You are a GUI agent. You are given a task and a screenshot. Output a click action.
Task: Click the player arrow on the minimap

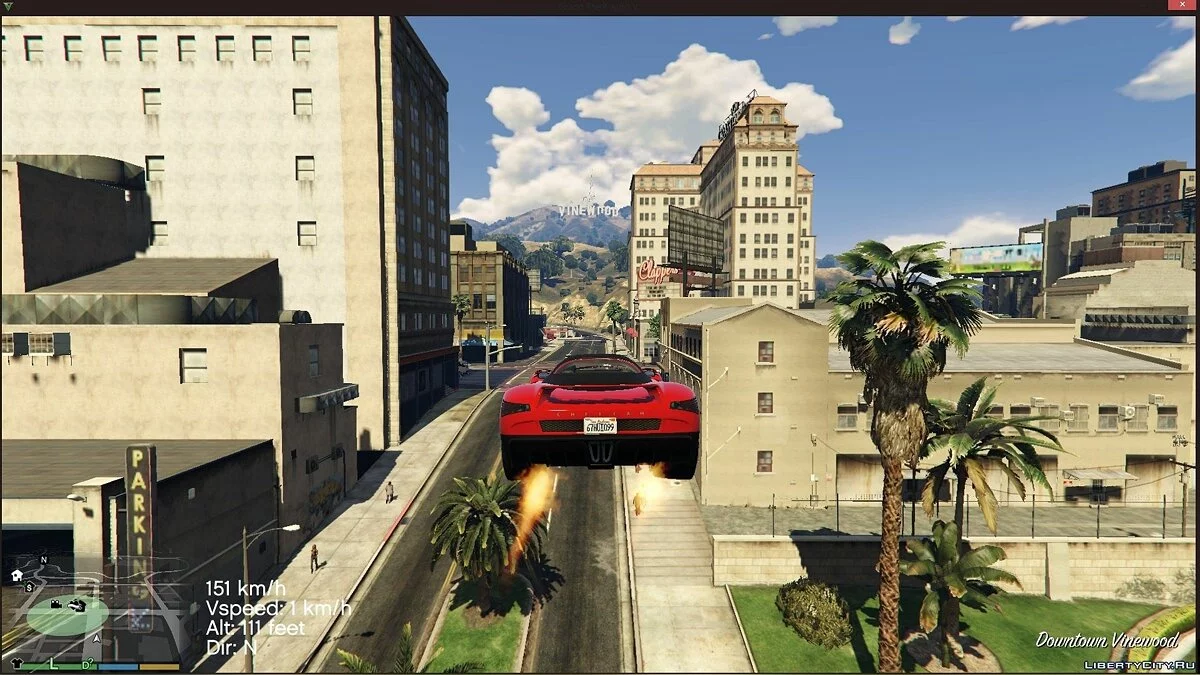[97, 637]
